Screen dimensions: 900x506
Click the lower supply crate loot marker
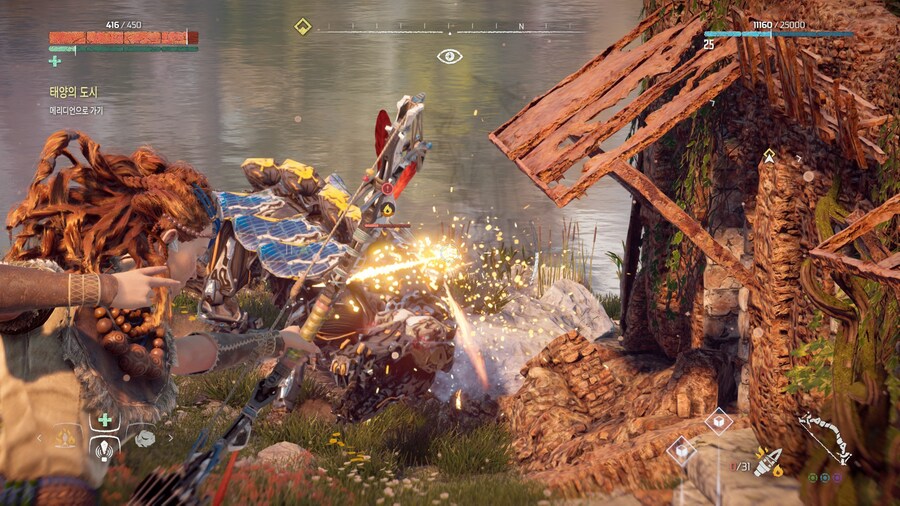[x=681, y=450]
